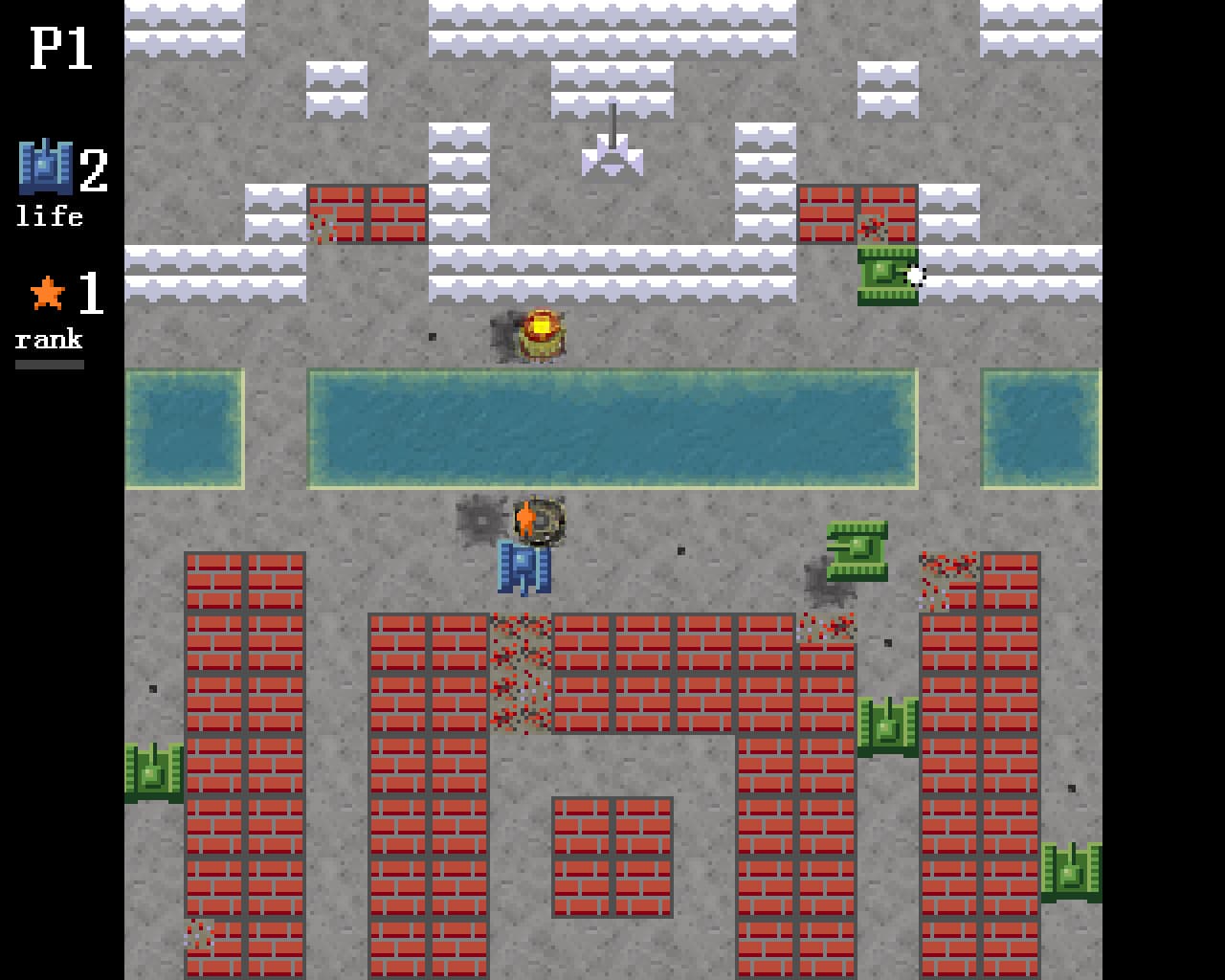Click the rank text label
Image resolution: width=1225 pixels, height=980 pixels.
pyautogui.click(x=48, y=339)
